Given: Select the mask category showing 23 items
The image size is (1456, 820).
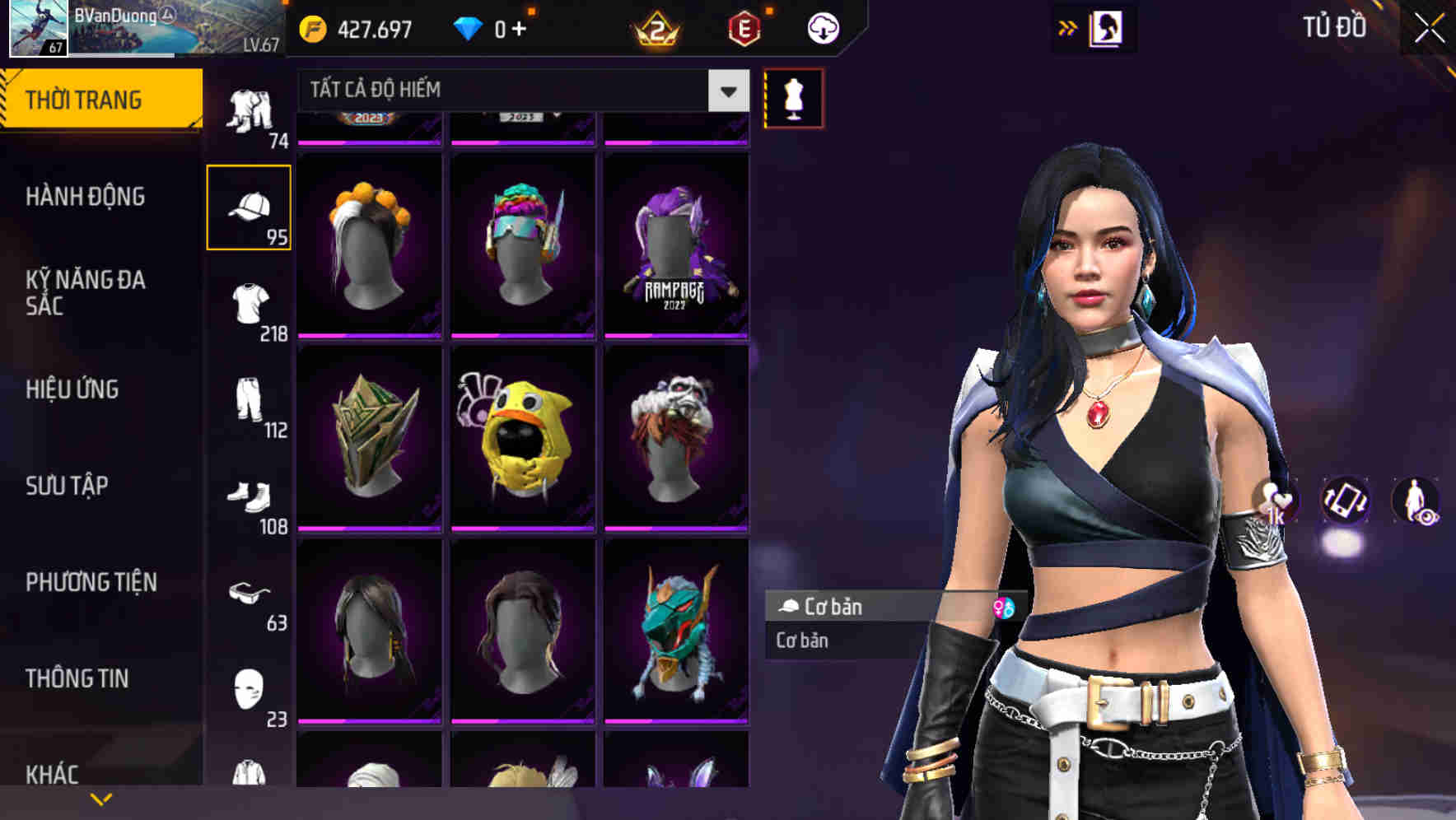Looking at the screenshot, I should [247, 688].
